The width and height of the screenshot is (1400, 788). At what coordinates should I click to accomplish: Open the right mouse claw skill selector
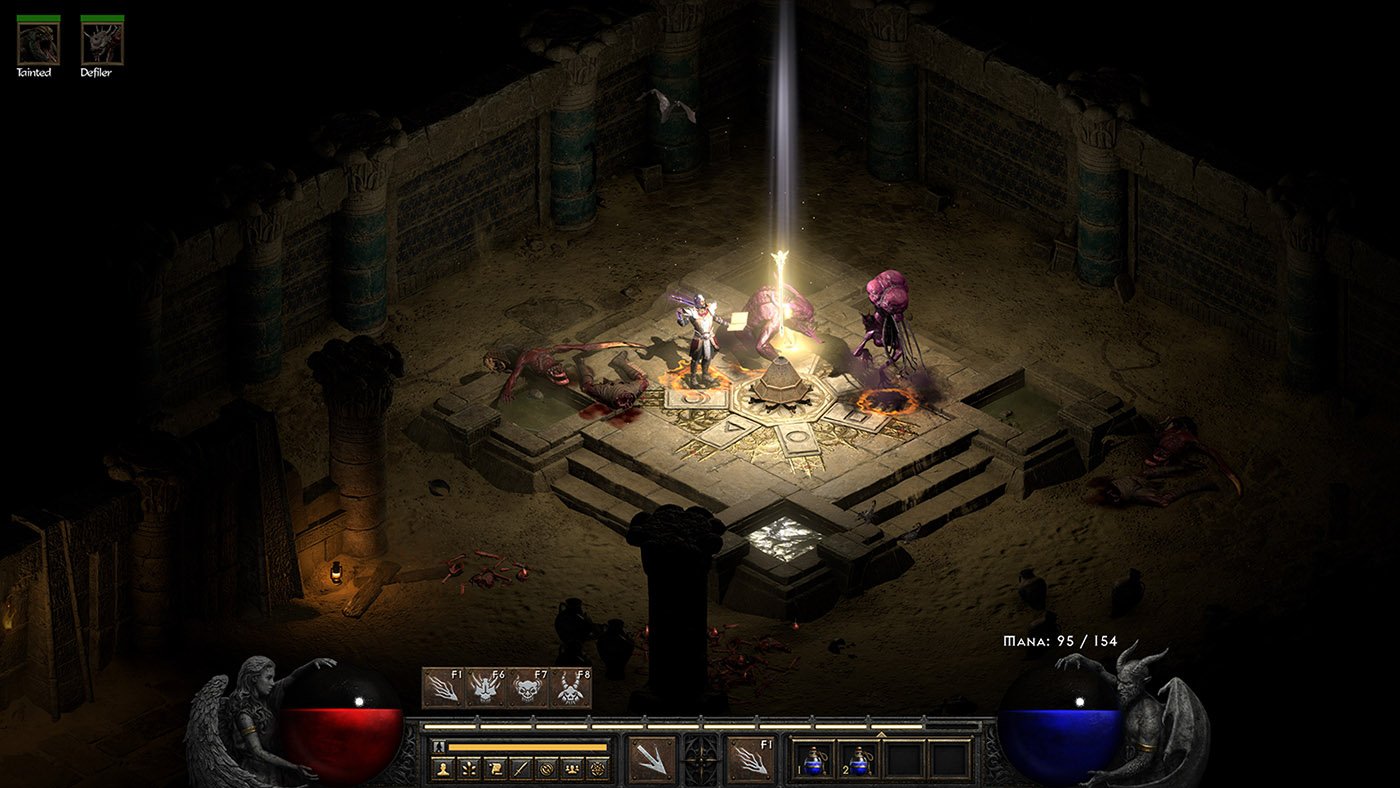pyautogui.click(x=751, y=759)
